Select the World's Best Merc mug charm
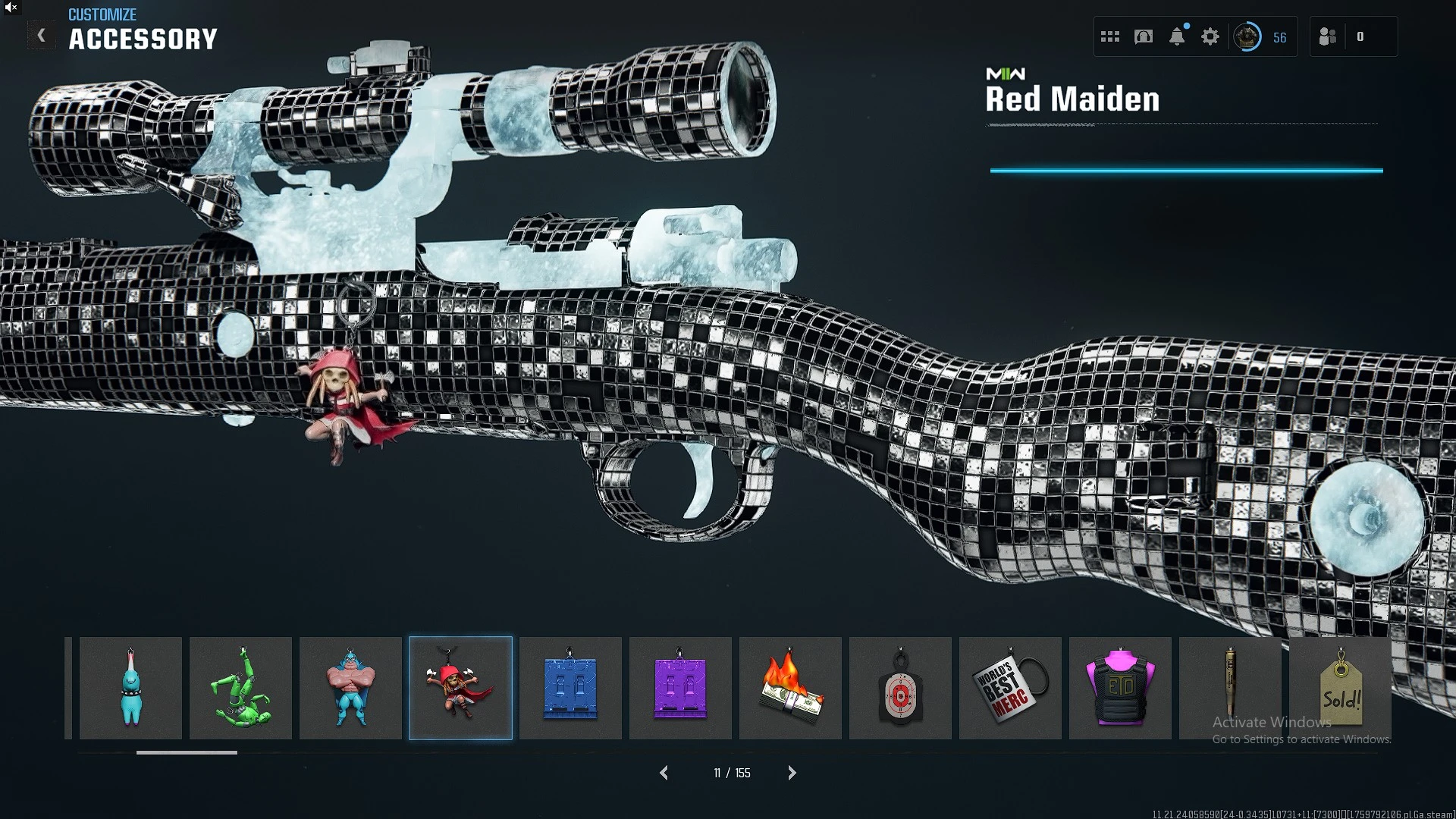The height and width of the screenshot is (819, 1456). point(1010,688)
